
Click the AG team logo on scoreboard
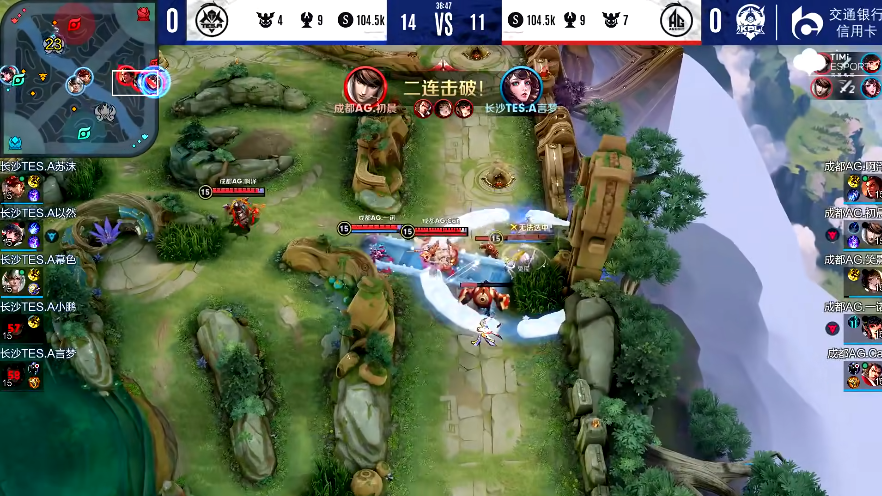pyautogui.click(x=676, y=20)
